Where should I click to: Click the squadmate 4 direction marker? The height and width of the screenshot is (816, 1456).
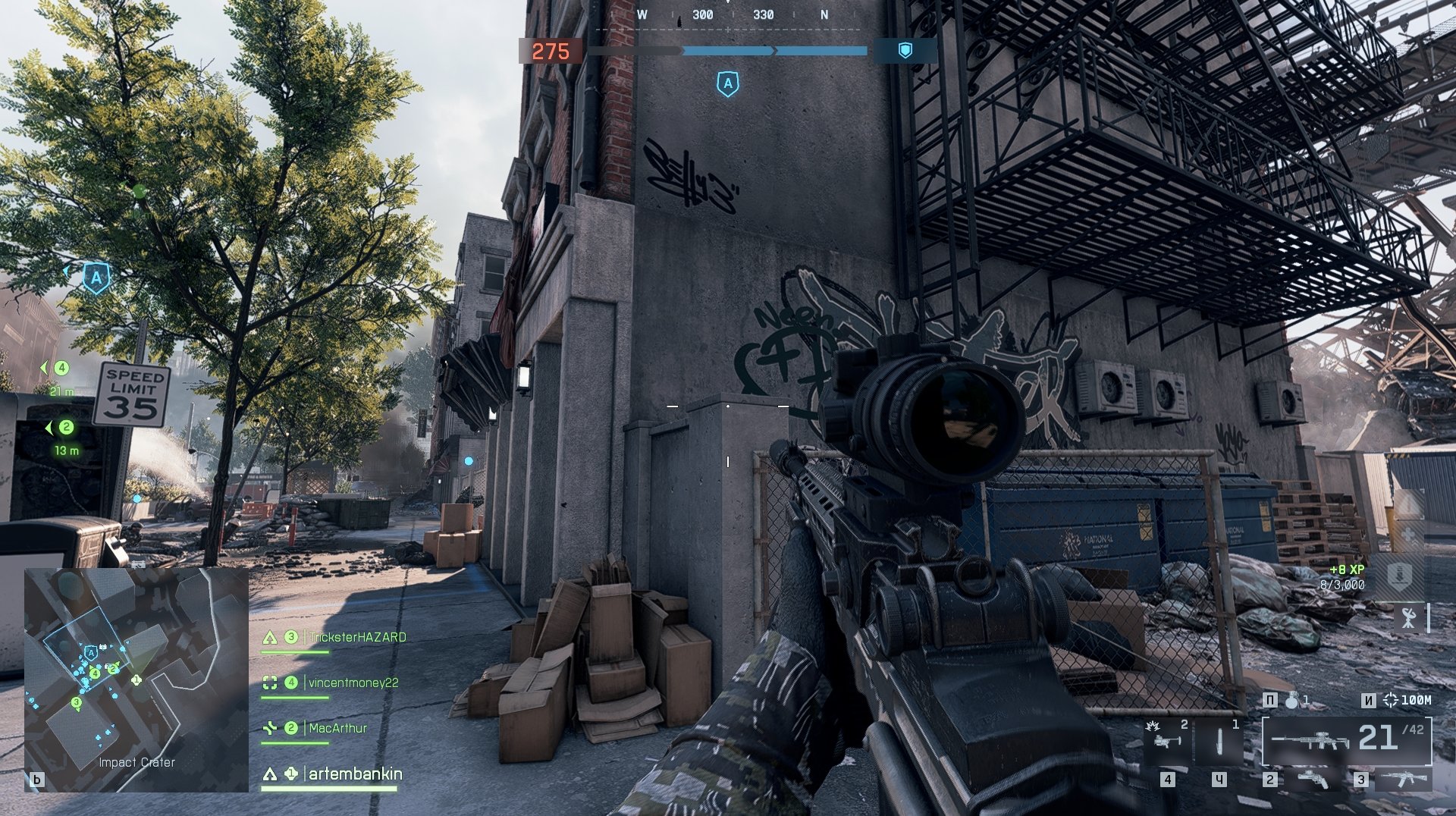tap(61, 368)
